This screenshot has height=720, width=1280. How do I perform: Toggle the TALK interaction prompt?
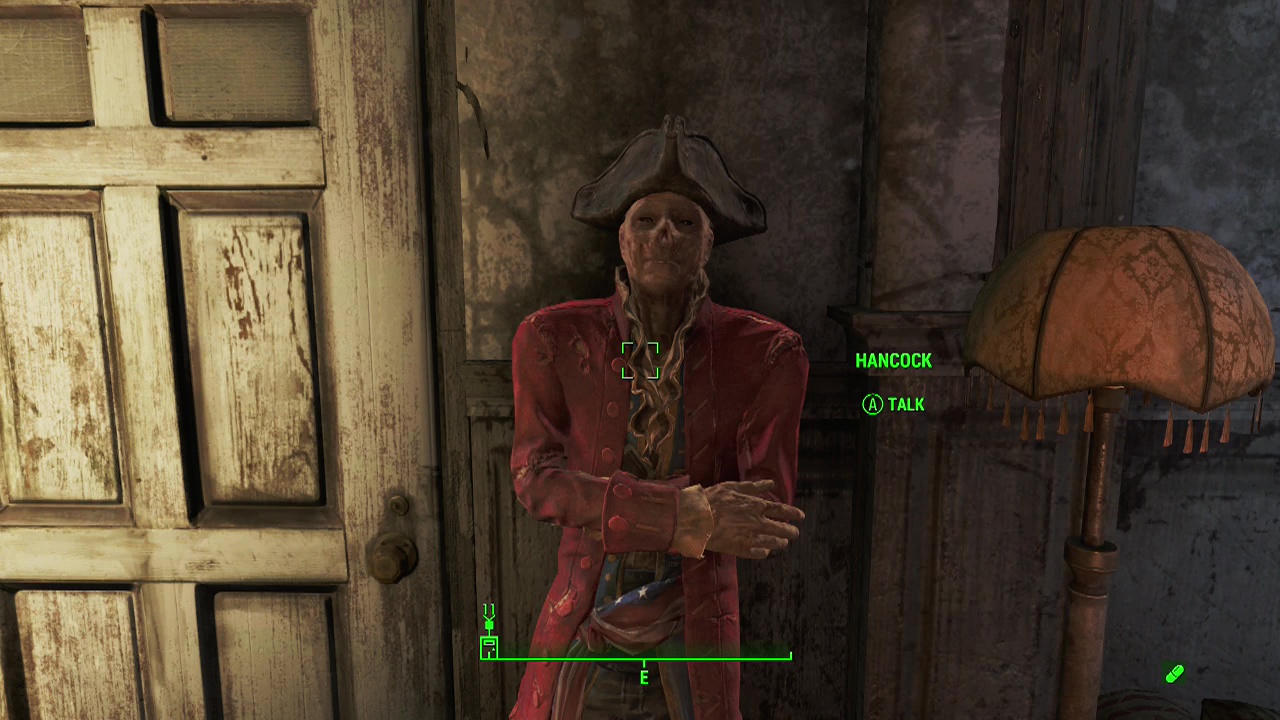point(895,405)
